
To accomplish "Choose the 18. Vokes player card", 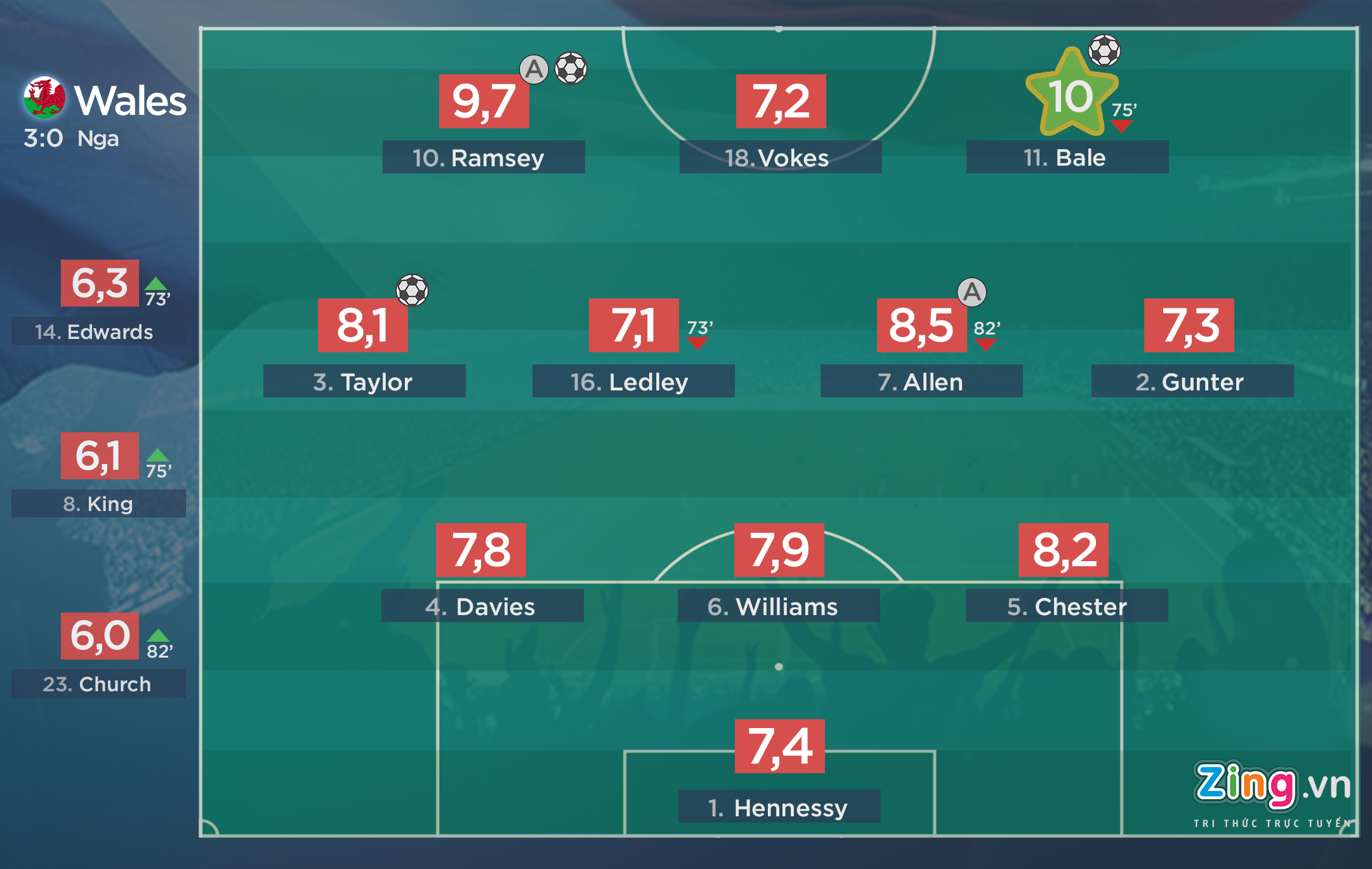I will 780,157.
